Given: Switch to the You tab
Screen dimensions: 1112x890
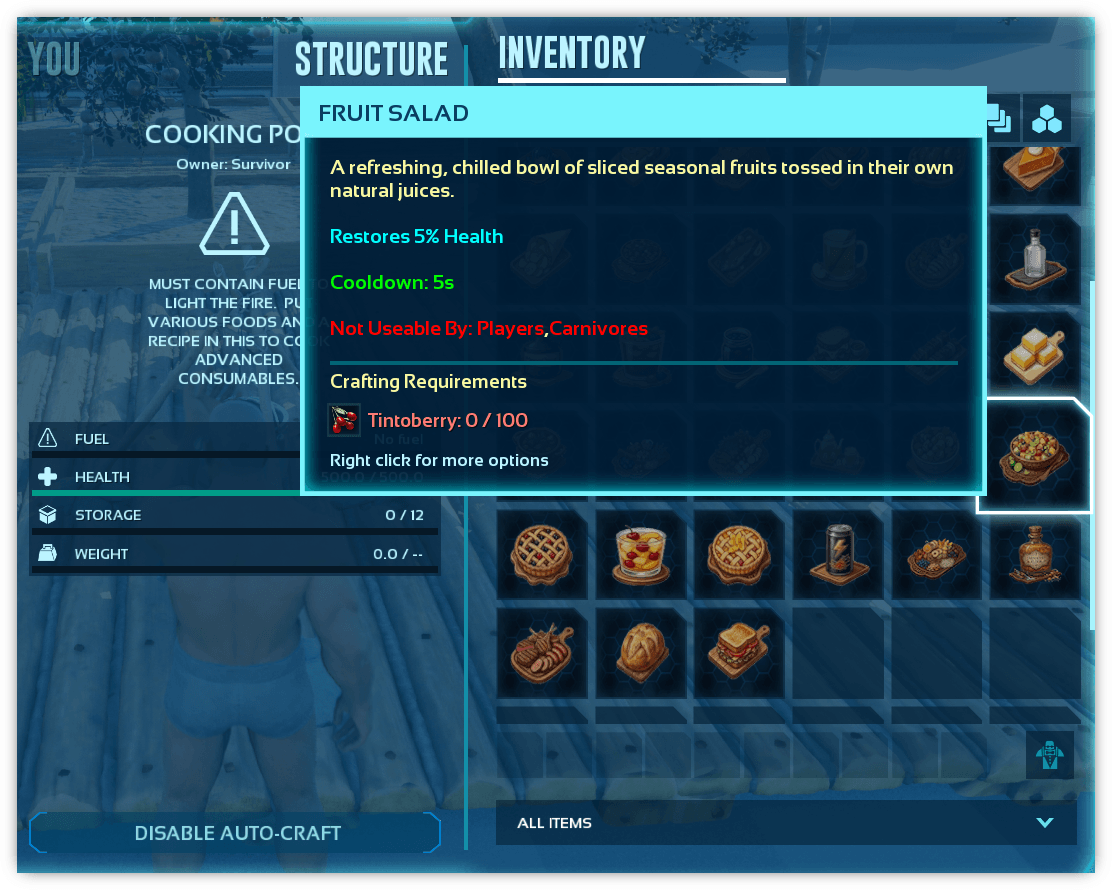Looking at the screenshot, I should pos(54,59).
